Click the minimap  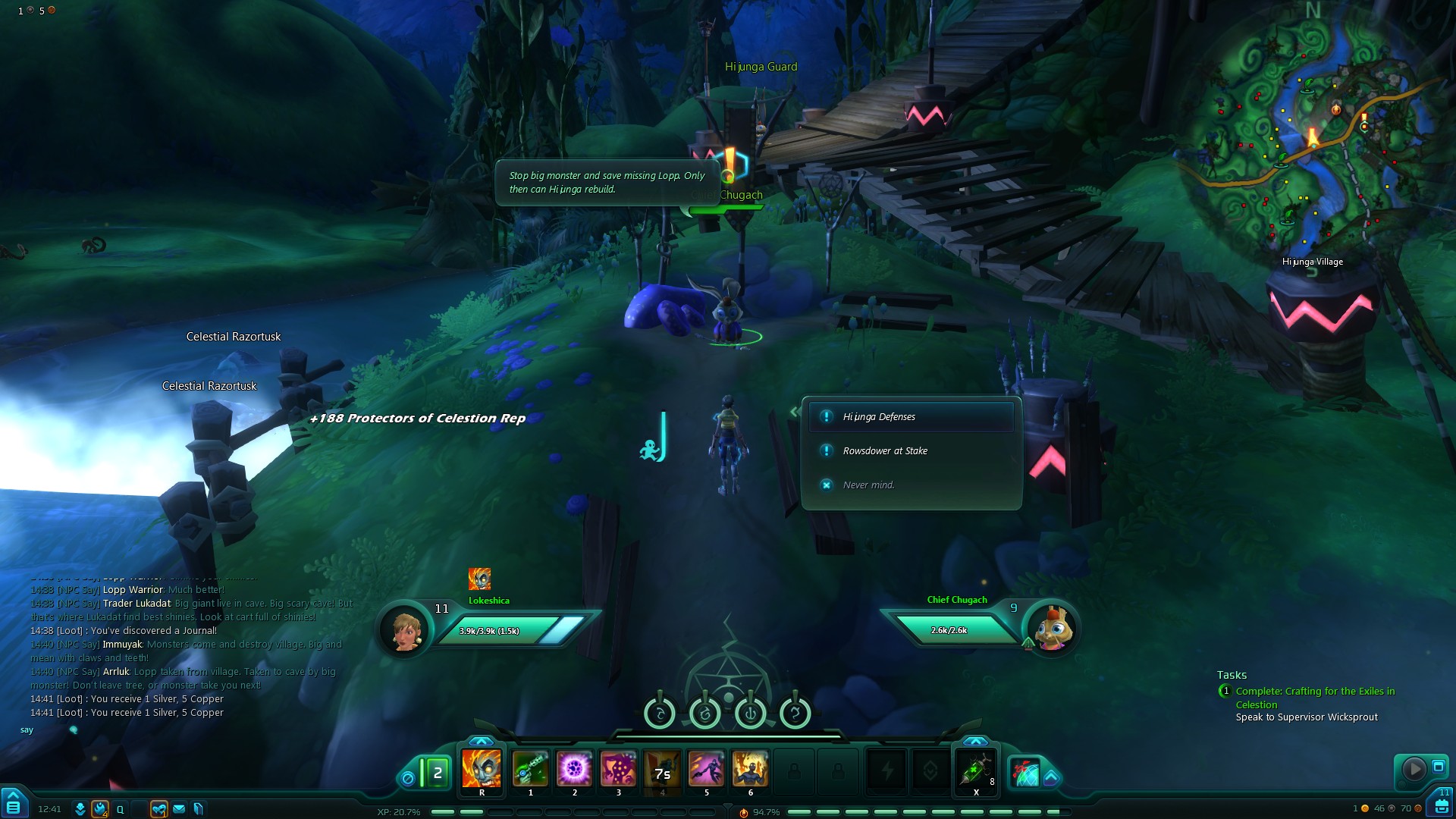pyautogui.click(x=1313, y=135)
